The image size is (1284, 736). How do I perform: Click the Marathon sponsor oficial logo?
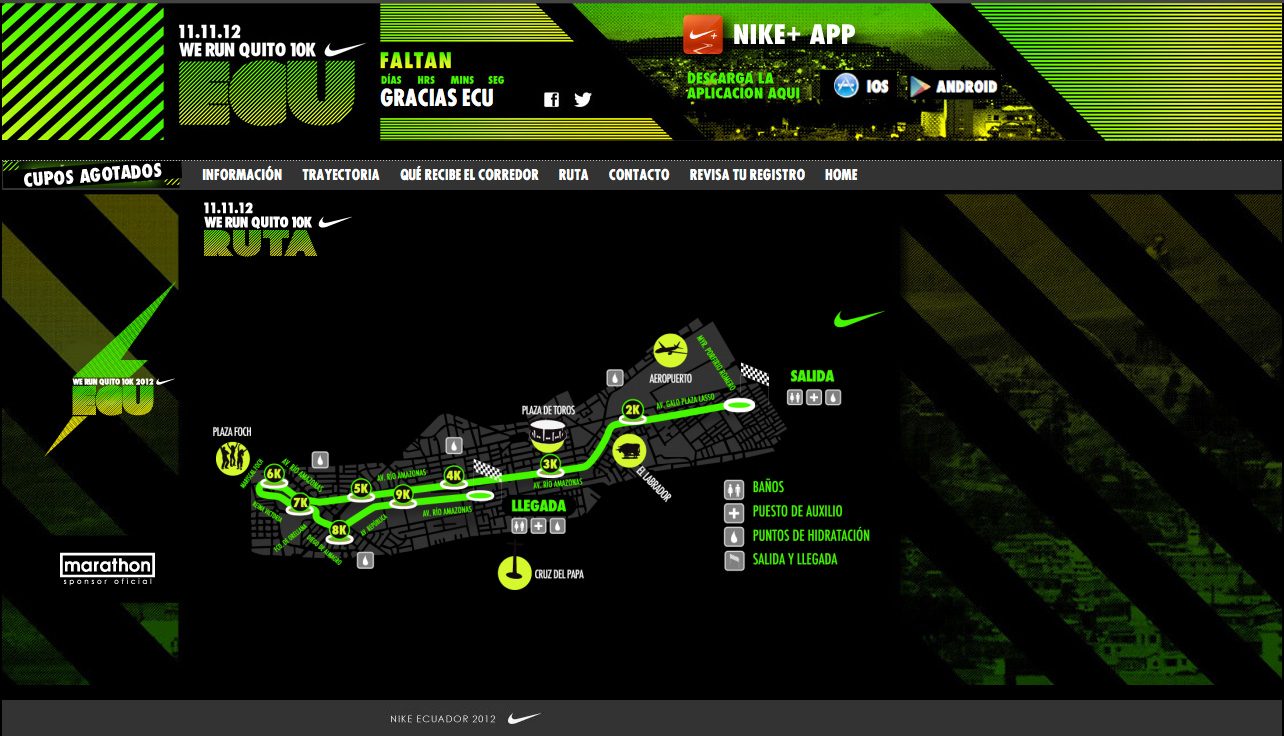(x=107, y=567)
